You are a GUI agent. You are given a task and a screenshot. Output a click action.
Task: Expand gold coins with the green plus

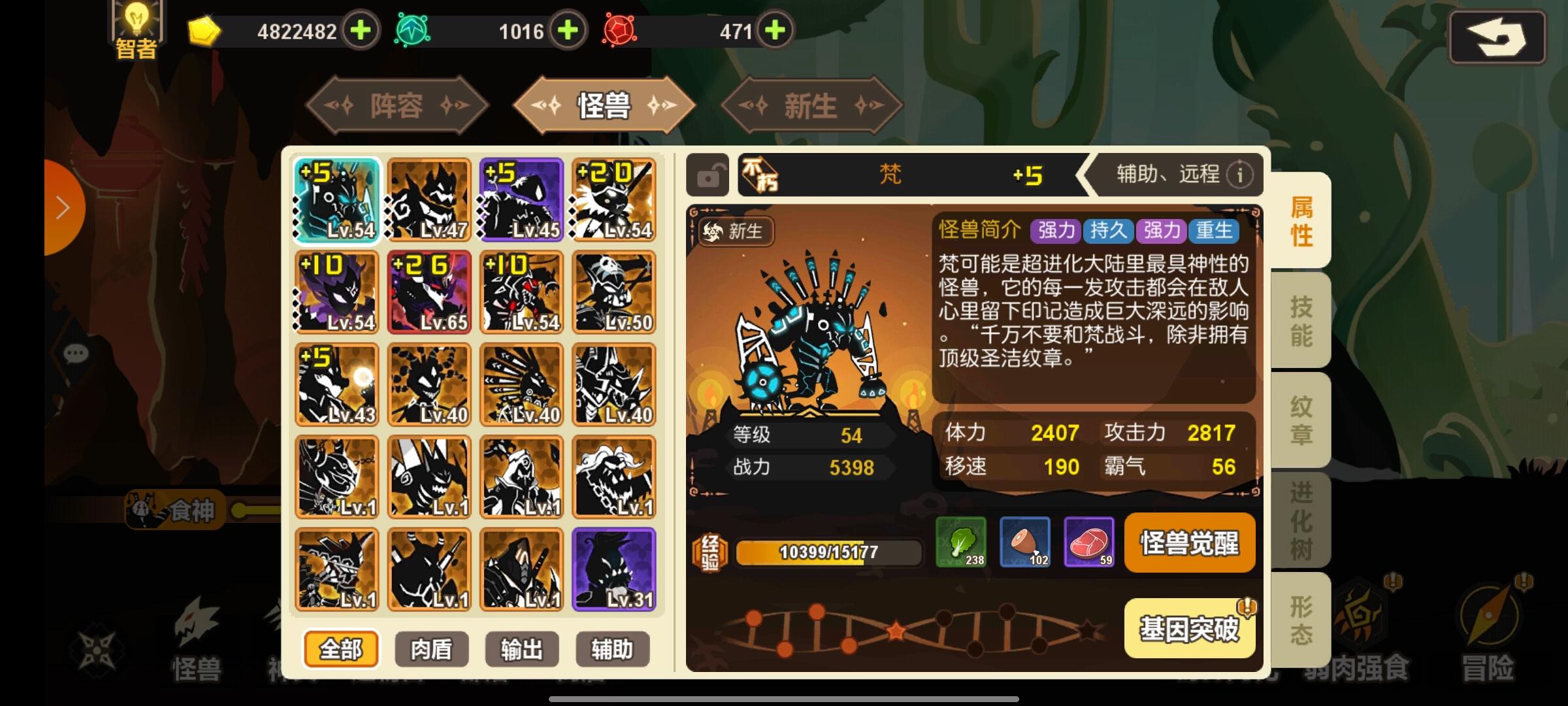coord(360,31)
